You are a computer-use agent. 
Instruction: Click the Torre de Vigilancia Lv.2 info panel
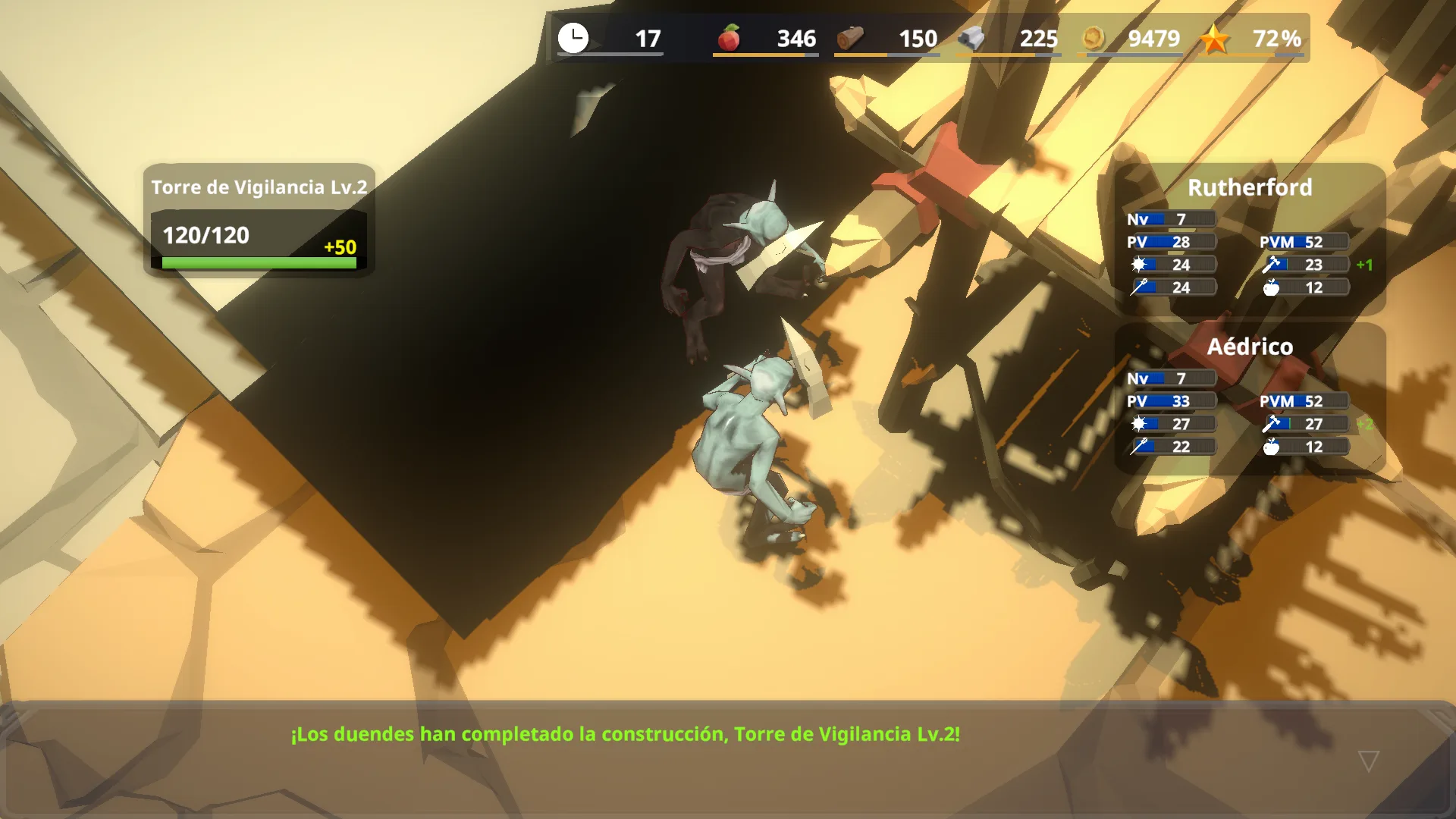click(259, 221)
